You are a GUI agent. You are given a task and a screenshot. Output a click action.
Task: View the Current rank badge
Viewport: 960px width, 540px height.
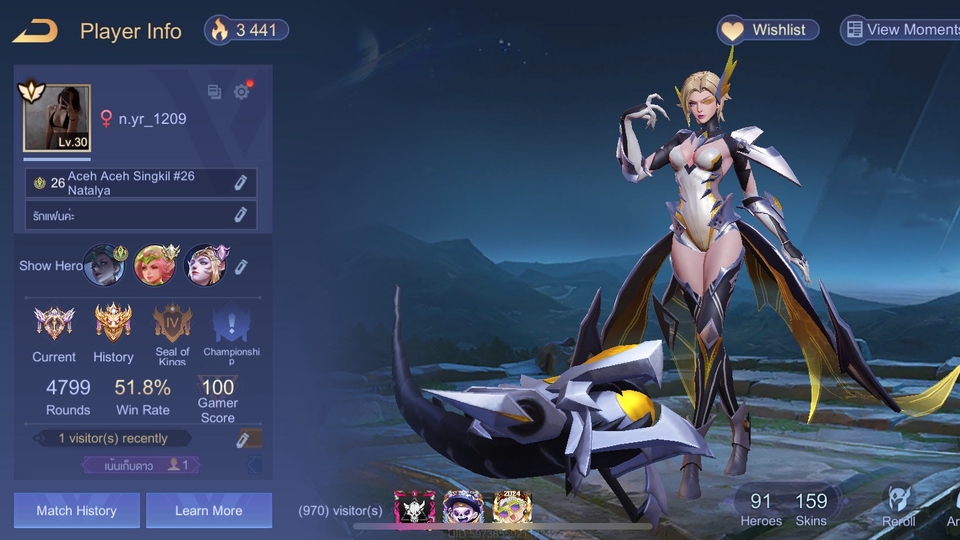(54, 324)
